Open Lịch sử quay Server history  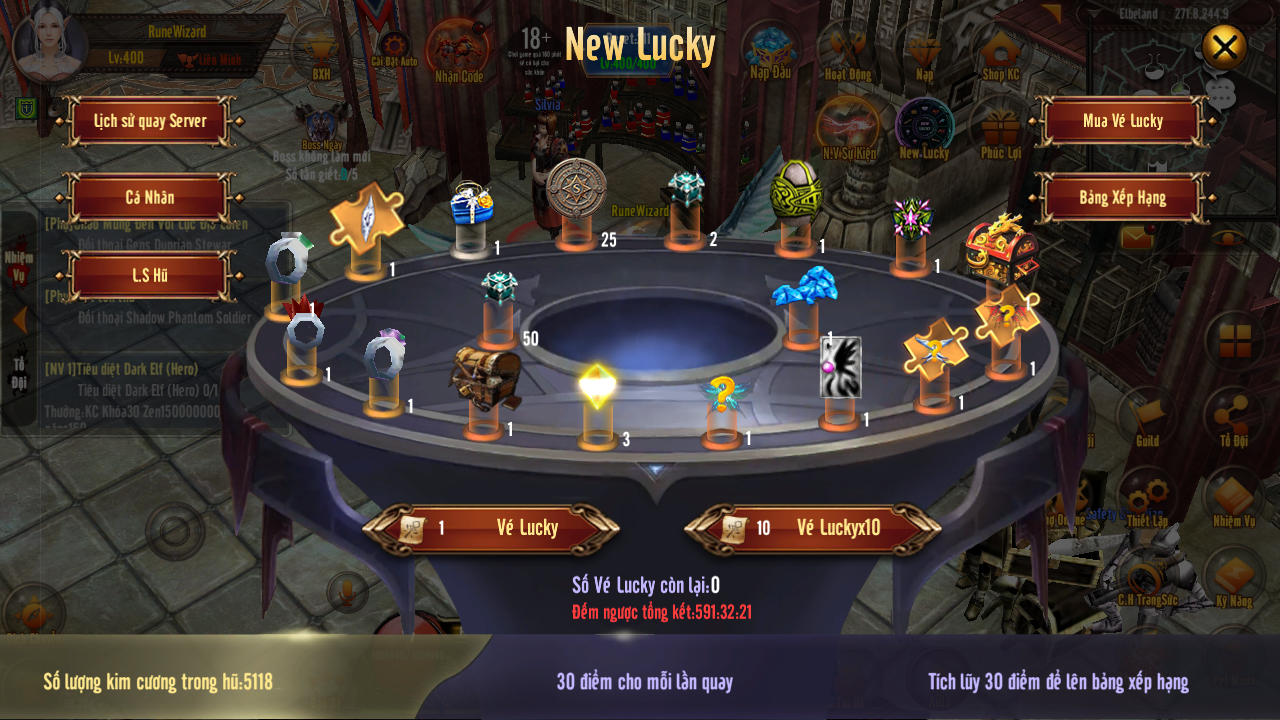click(151, 121)
